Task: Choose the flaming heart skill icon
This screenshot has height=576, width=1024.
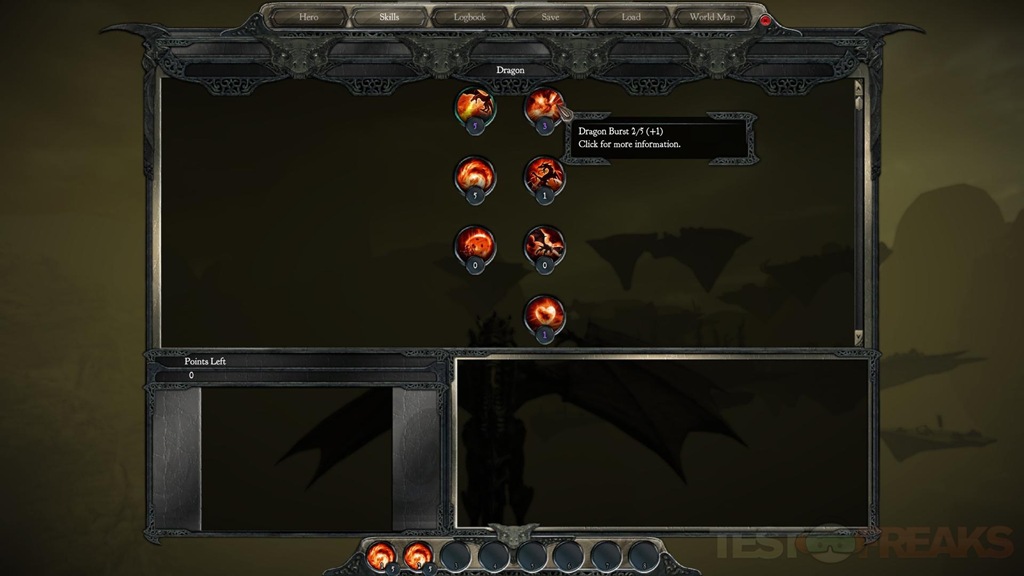Action: [544, 313]
